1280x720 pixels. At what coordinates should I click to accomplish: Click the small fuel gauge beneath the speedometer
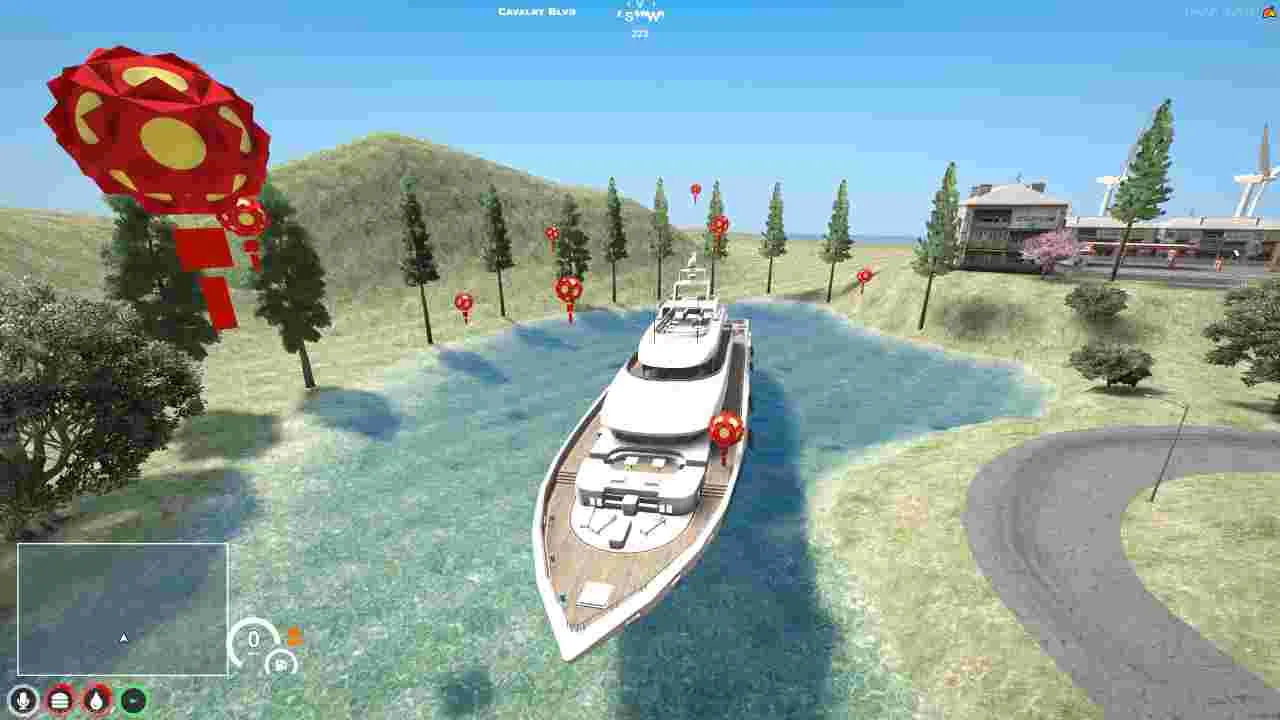284,661
